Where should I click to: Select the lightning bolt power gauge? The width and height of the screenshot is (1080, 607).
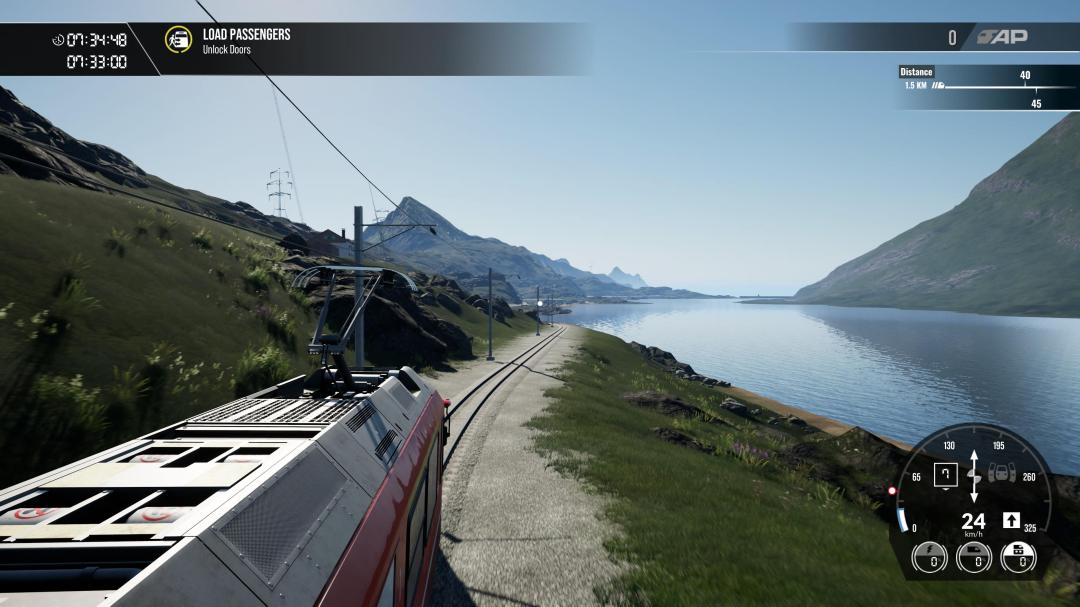click(930, 557)
